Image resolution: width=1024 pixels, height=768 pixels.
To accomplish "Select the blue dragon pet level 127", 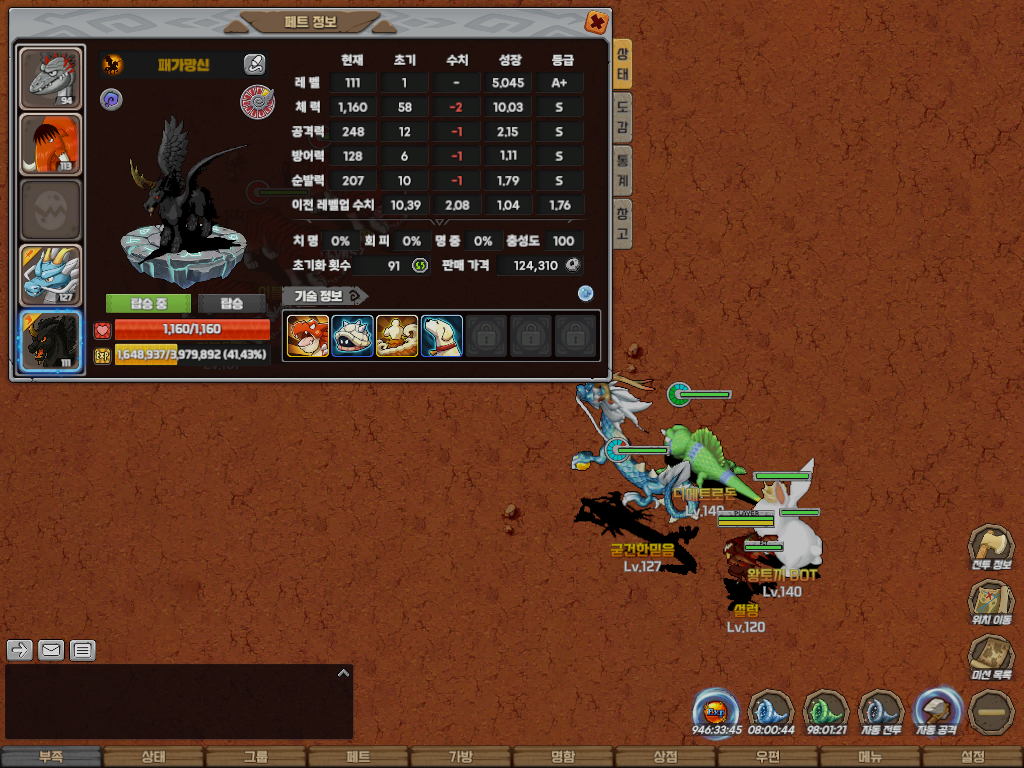I will [51, 274].
